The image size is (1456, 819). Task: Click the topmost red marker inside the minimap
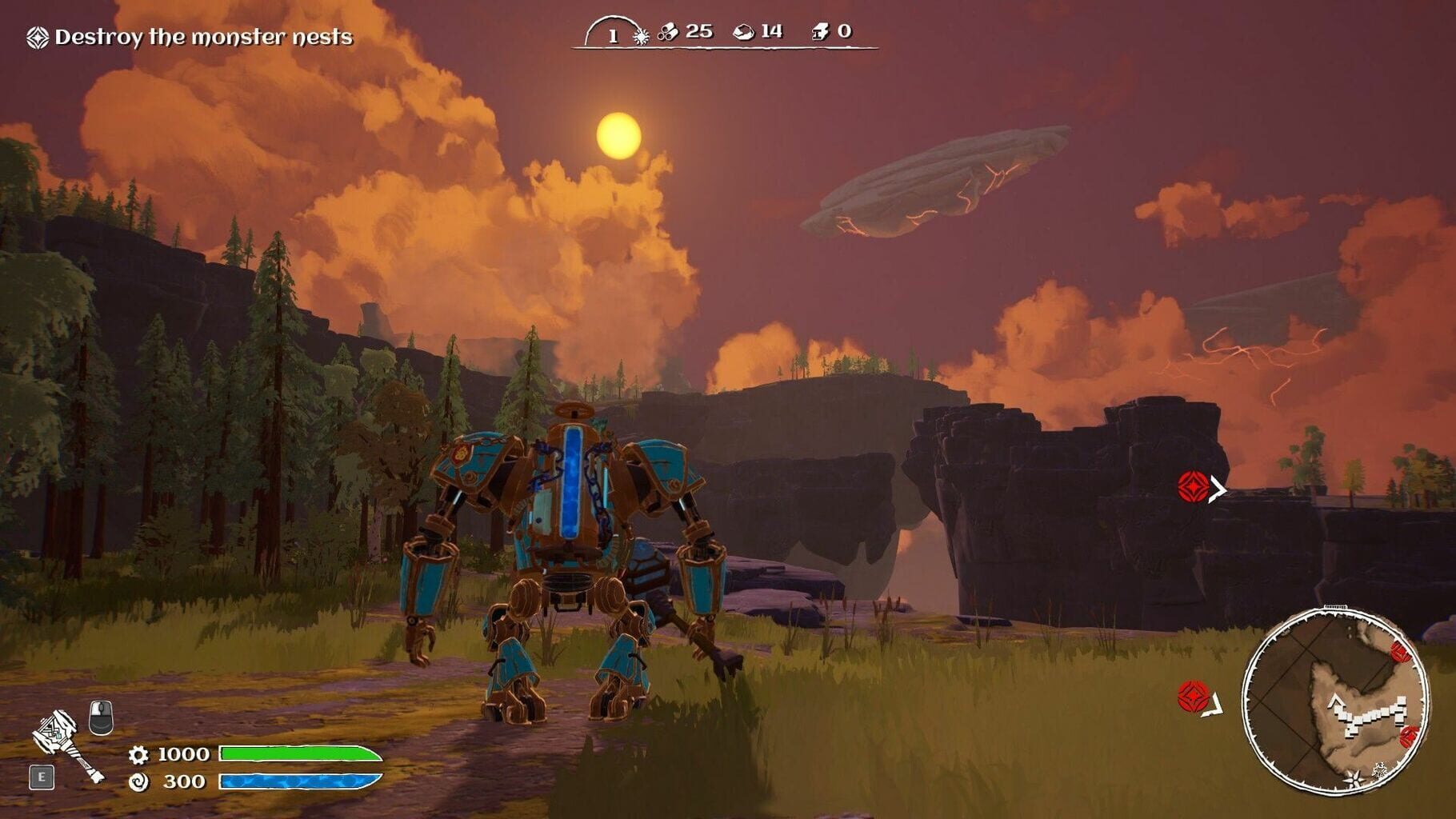click(x=1400, y=652)
